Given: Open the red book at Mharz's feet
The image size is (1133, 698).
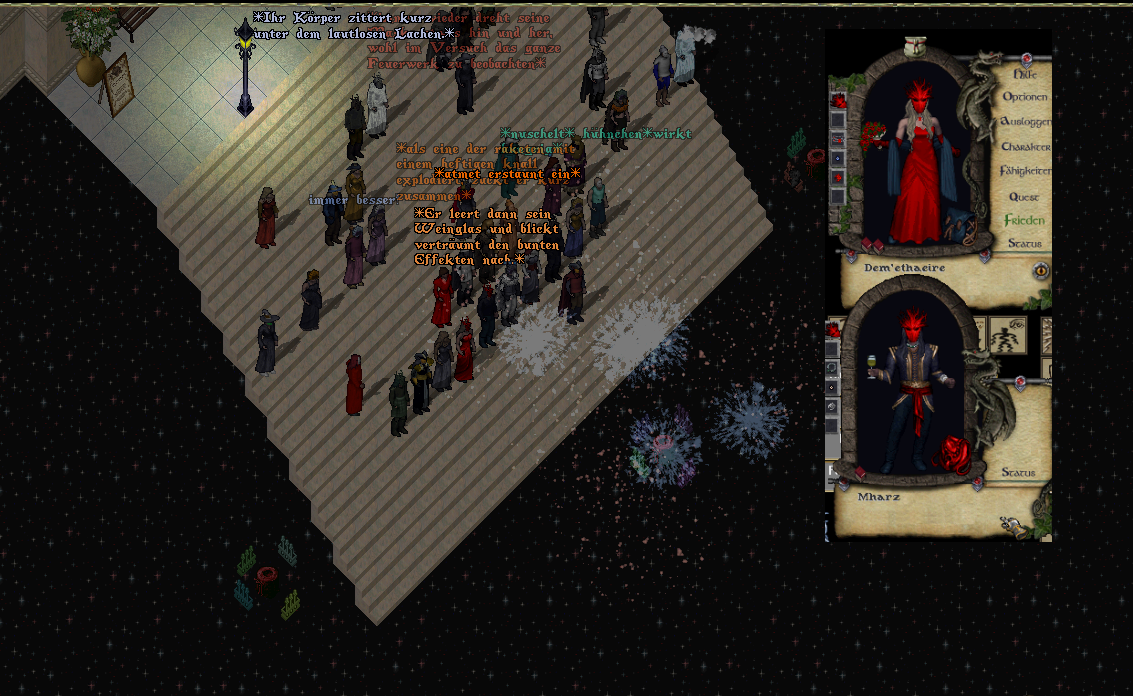Looking at the screenshot, I should 860,470.
